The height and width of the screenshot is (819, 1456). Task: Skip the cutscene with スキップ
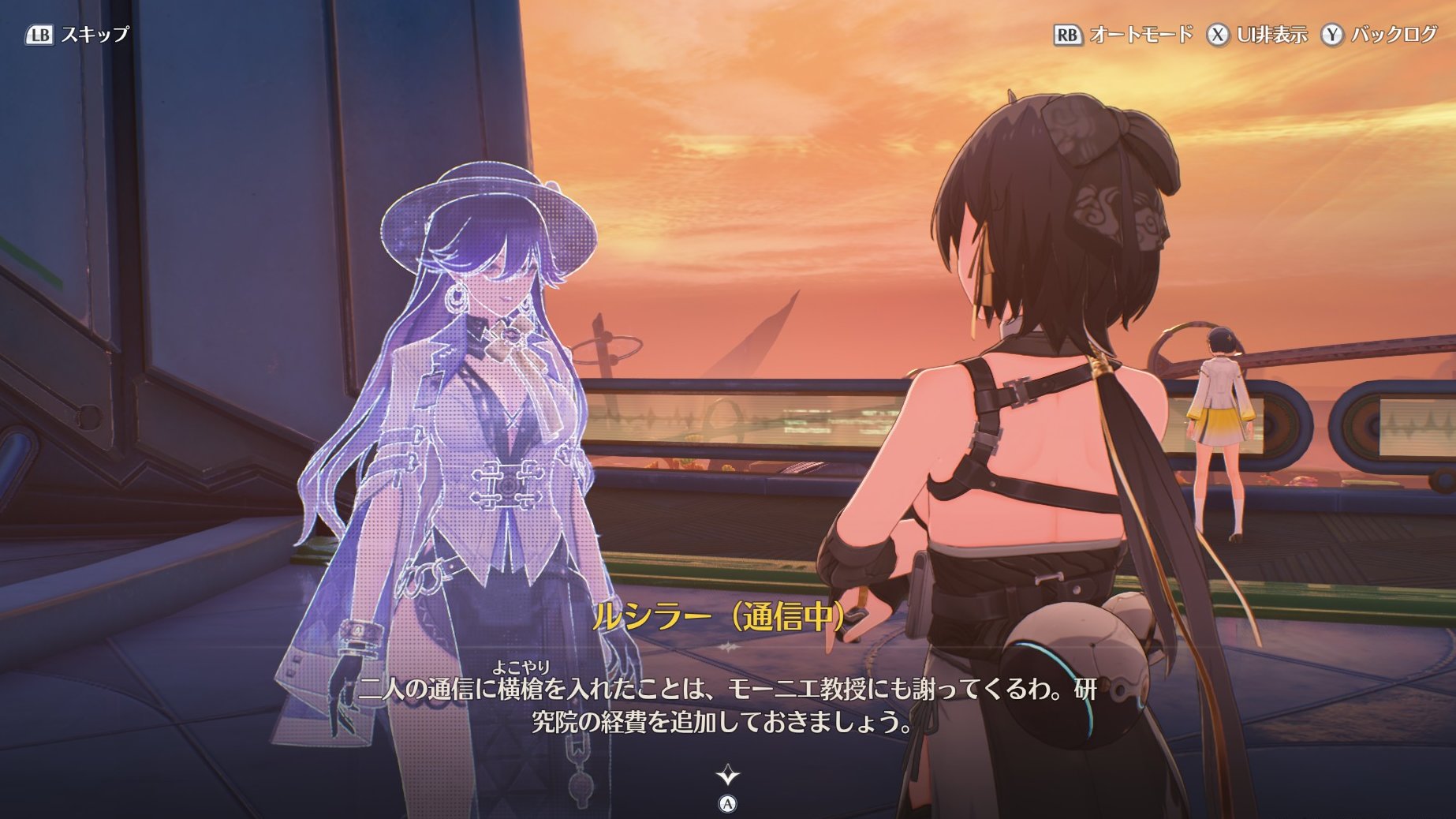pyautogui.click(x=77, y=35)
